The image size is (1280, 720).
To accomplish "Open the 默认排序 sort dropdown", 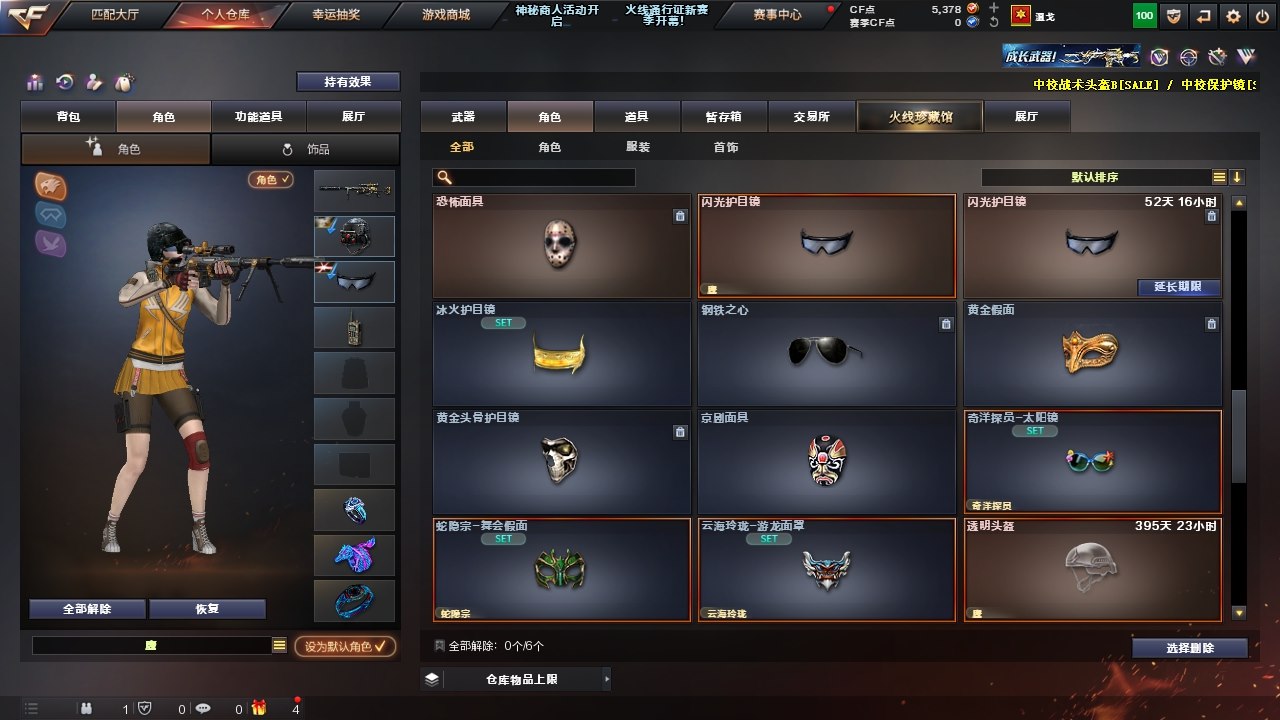I will 1095,177.
